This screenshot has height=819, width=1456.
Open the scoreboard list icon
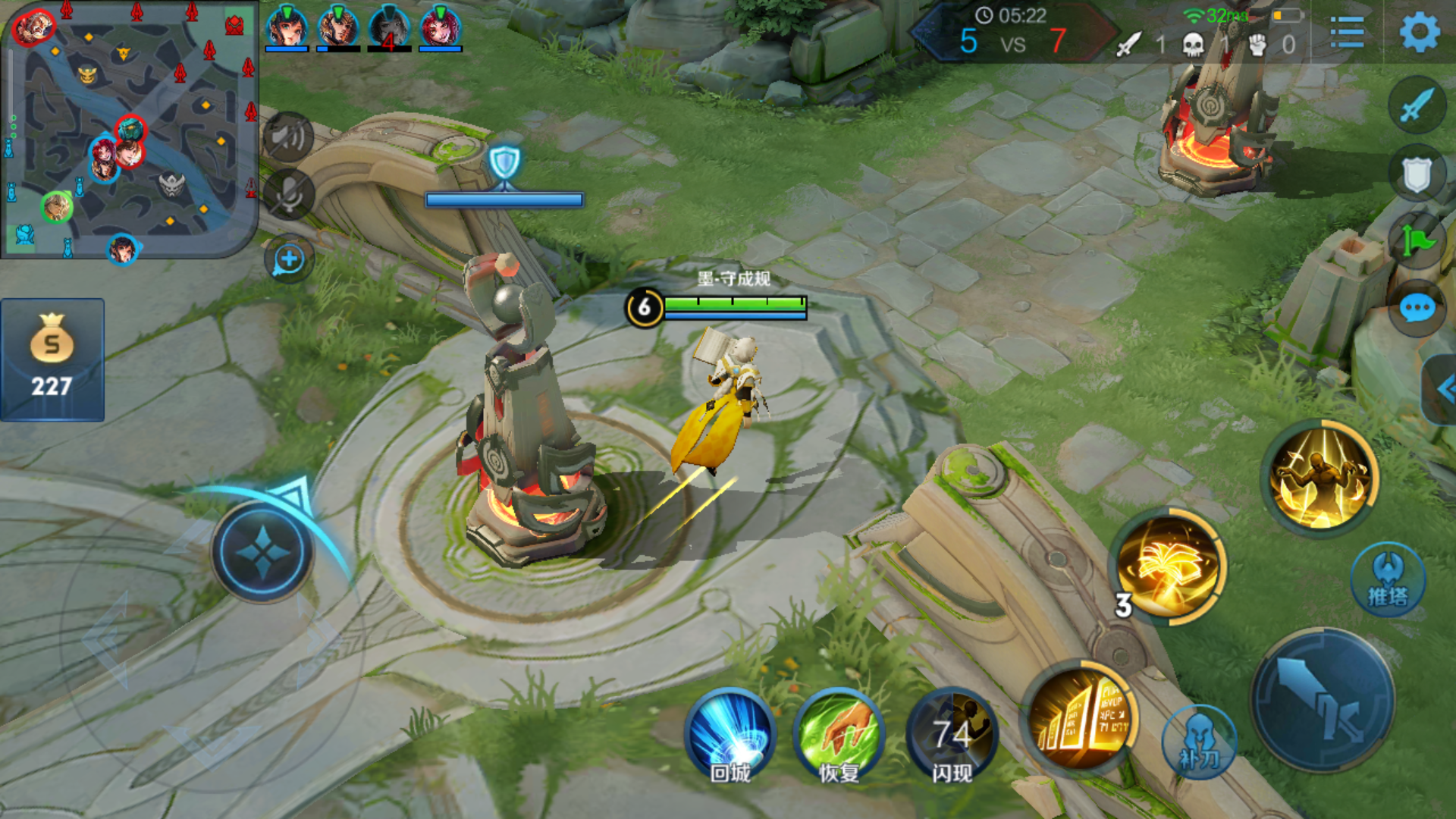(x=1347, y=33)
